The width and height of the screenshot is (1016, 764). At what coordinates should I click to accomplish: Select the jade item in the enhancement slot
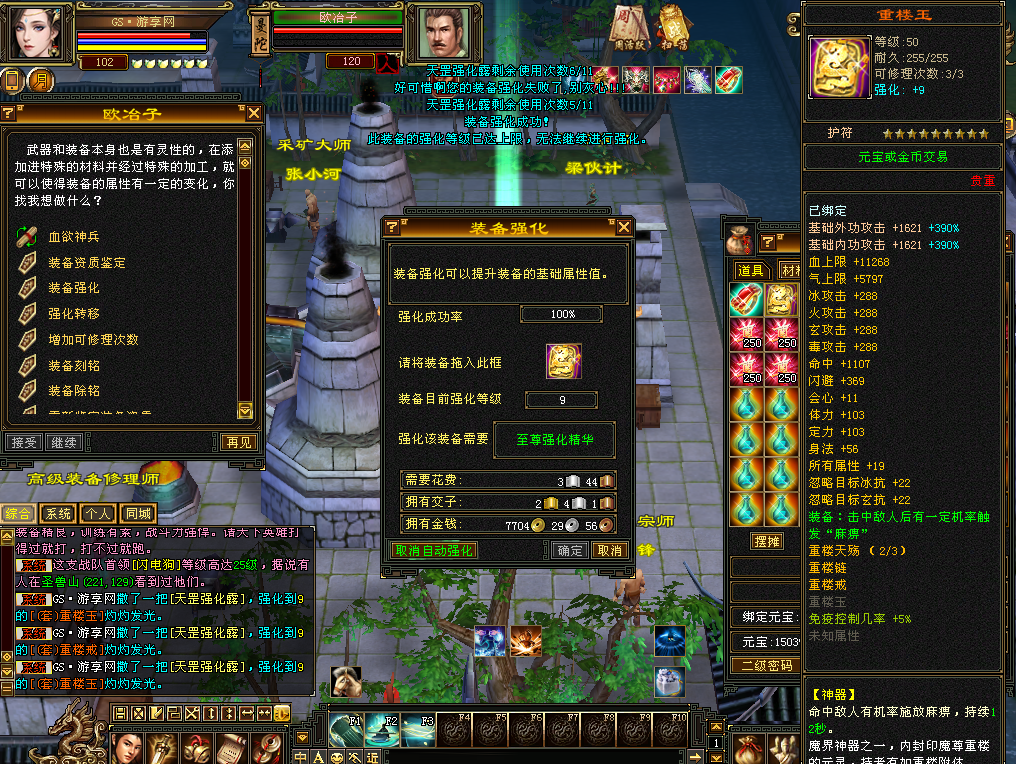click(x=563, y=361)
